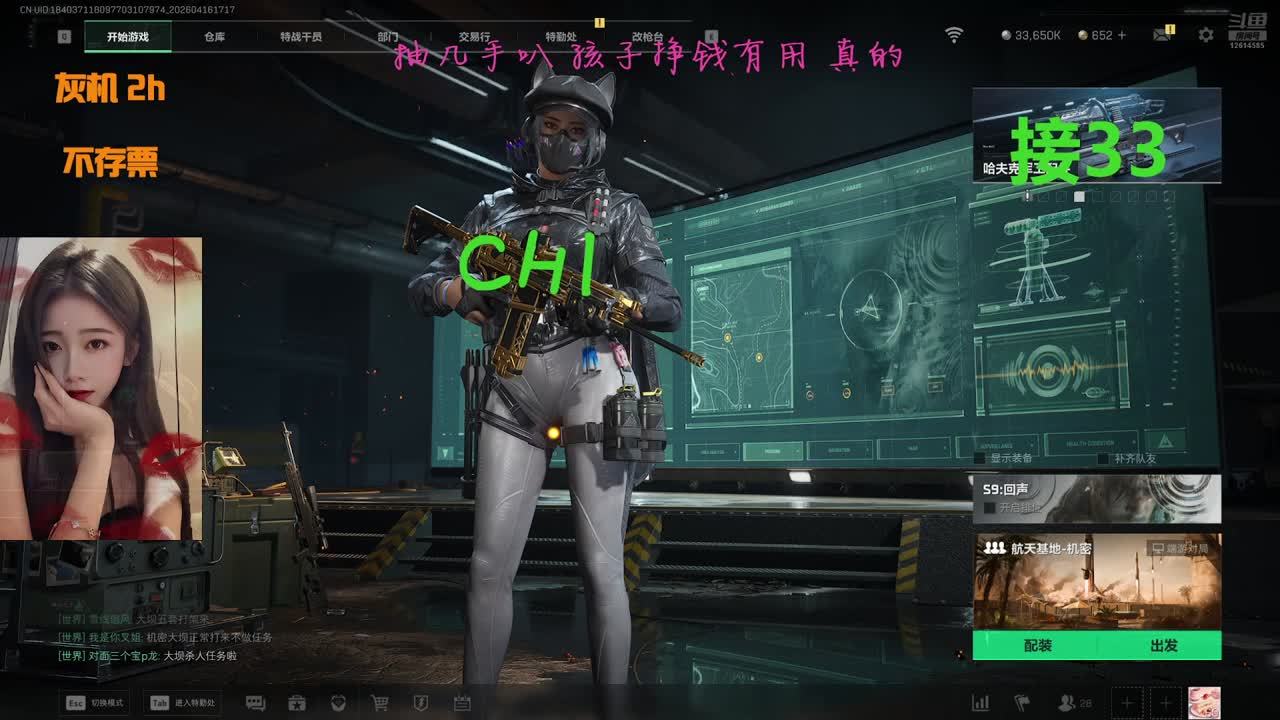Image resolution: width=1280 pixels, height=720 pixels.
Task: Open the chat bubbles icon
Action: [255, 703]
